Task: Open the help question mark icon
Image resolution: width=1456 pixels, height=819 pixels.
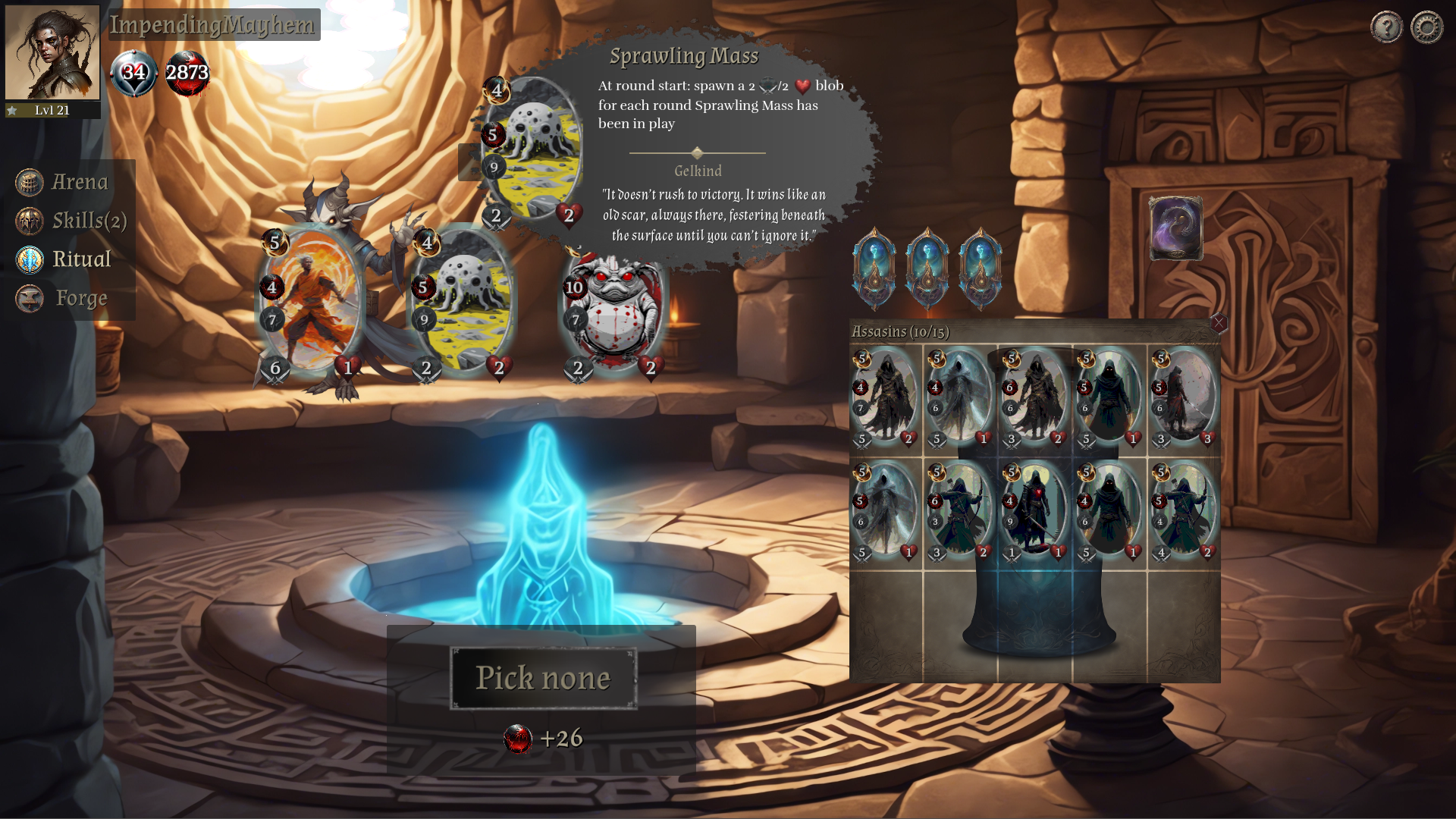Action: pyautogui.click(x=1386, y=27)
